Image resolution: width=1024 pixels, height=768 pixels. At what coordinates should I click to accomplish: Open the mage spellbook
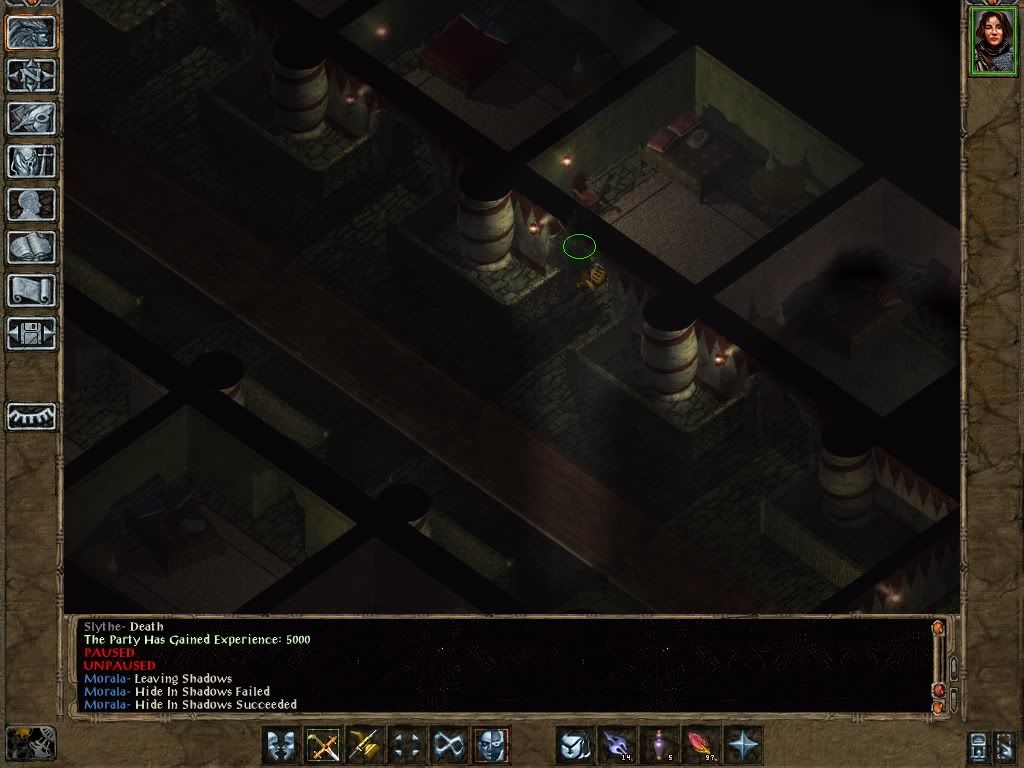31,247
